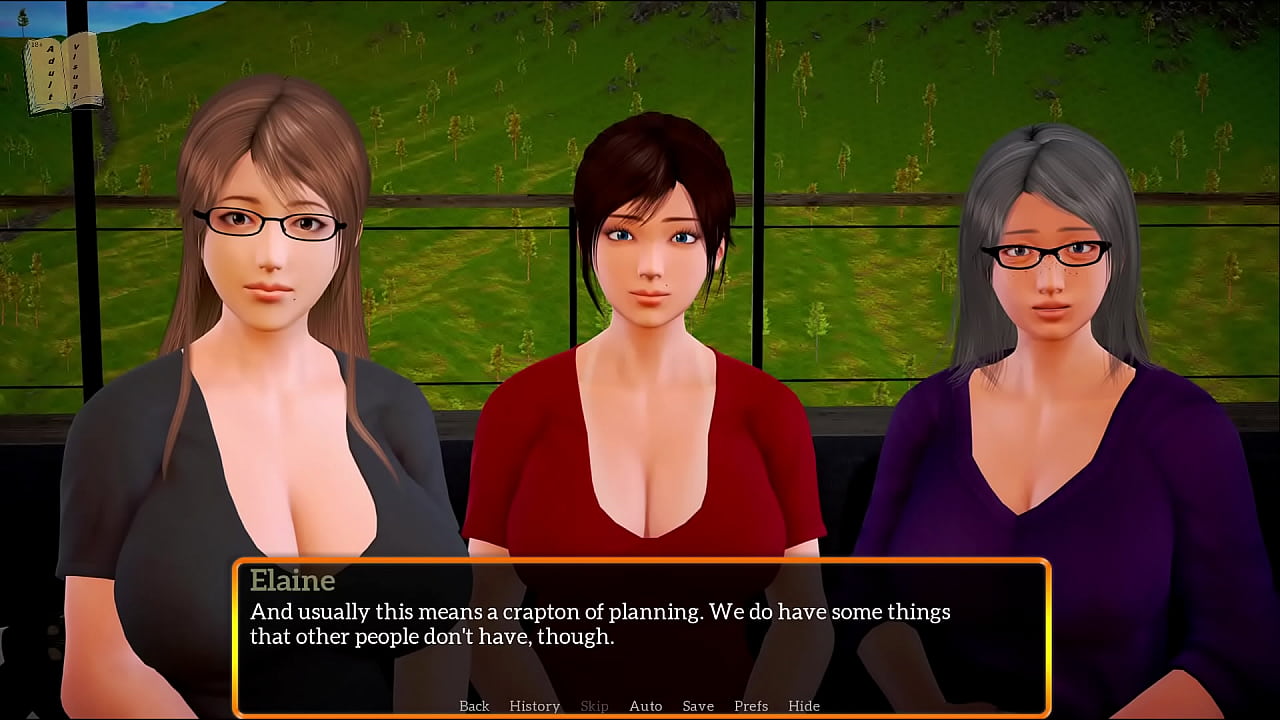Viewport: 1280px width, 720px height.
Task: Open the Save game screen
Action: point(698,706)
